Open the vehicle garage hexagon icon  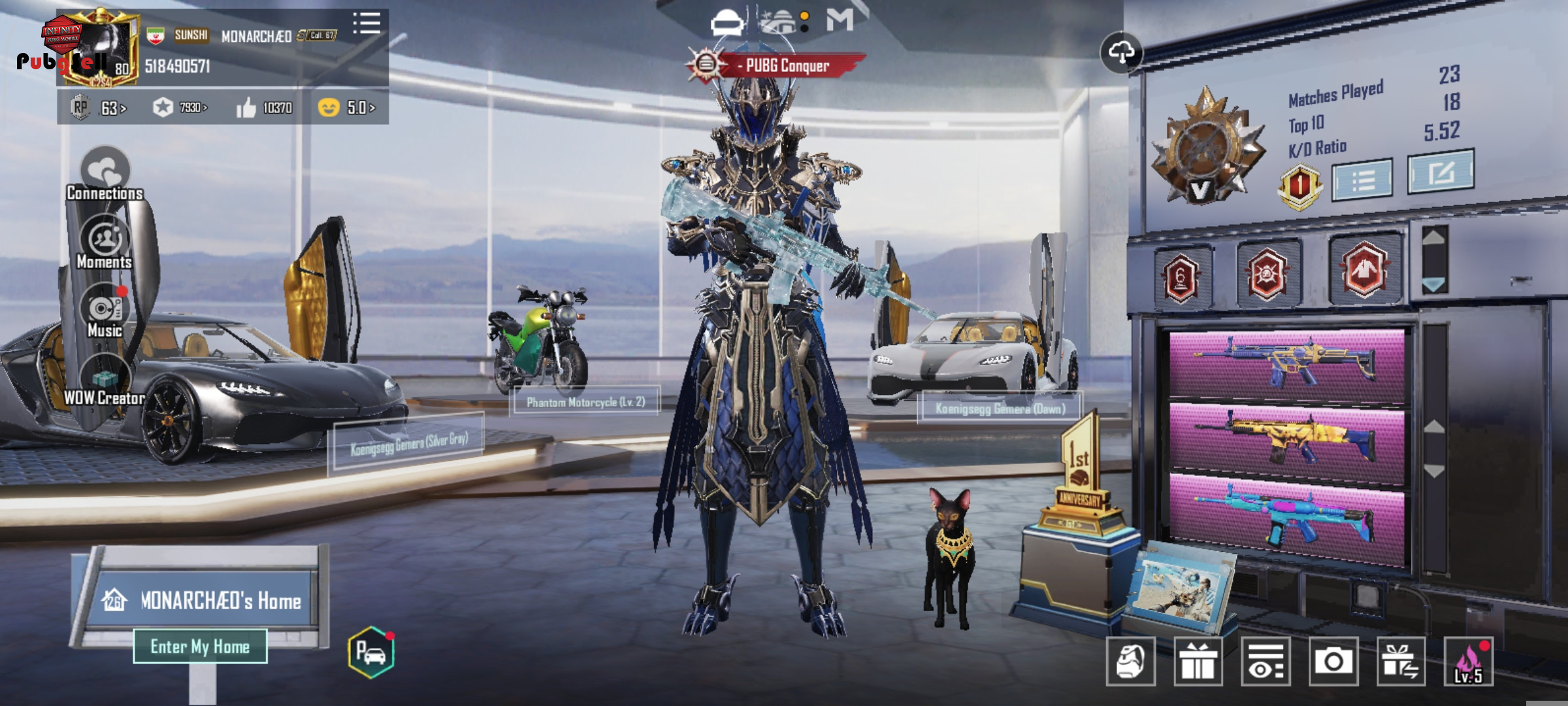point(371,652)
